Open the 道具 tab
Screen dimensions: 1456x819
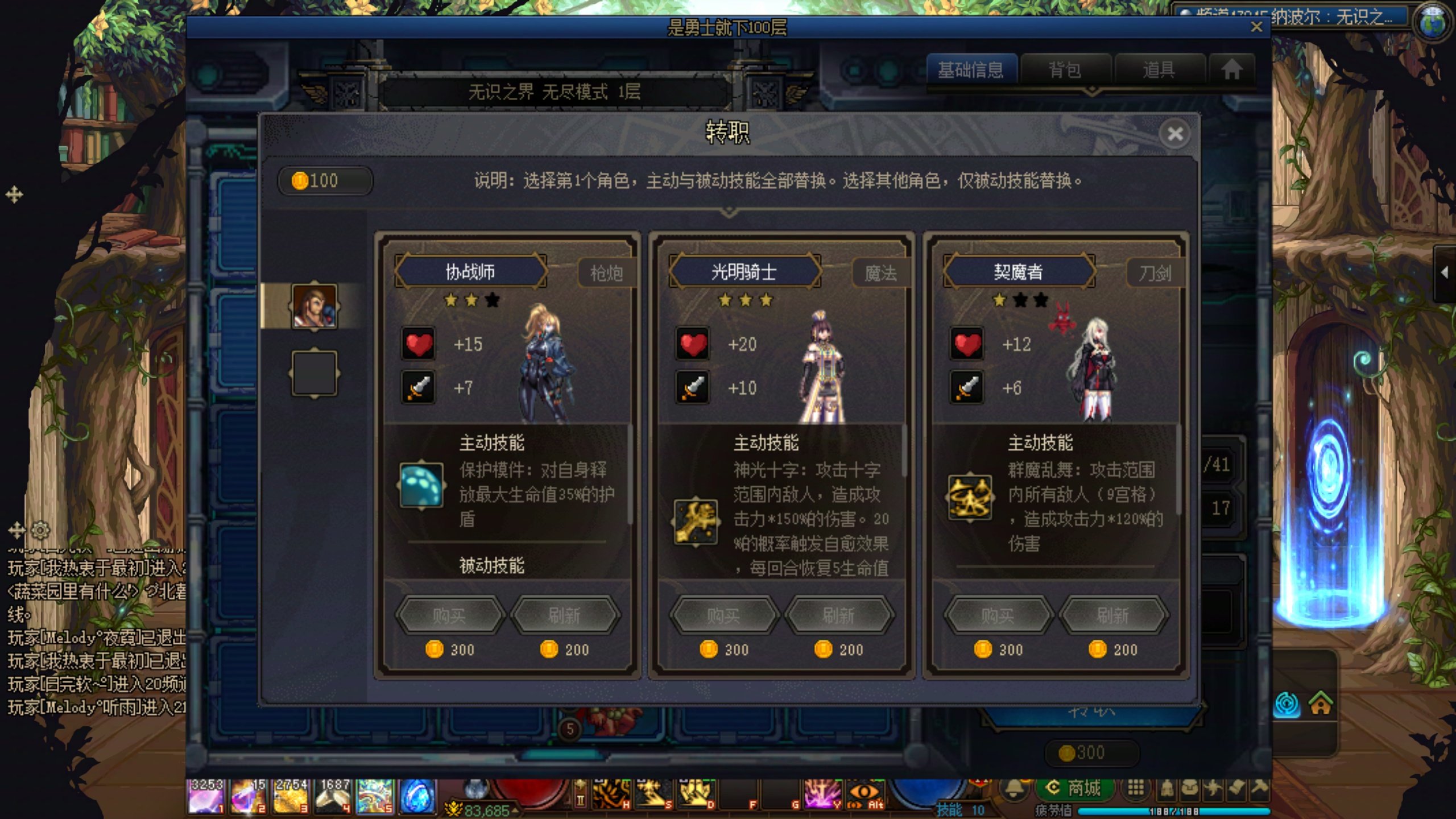click(1159, 70)
